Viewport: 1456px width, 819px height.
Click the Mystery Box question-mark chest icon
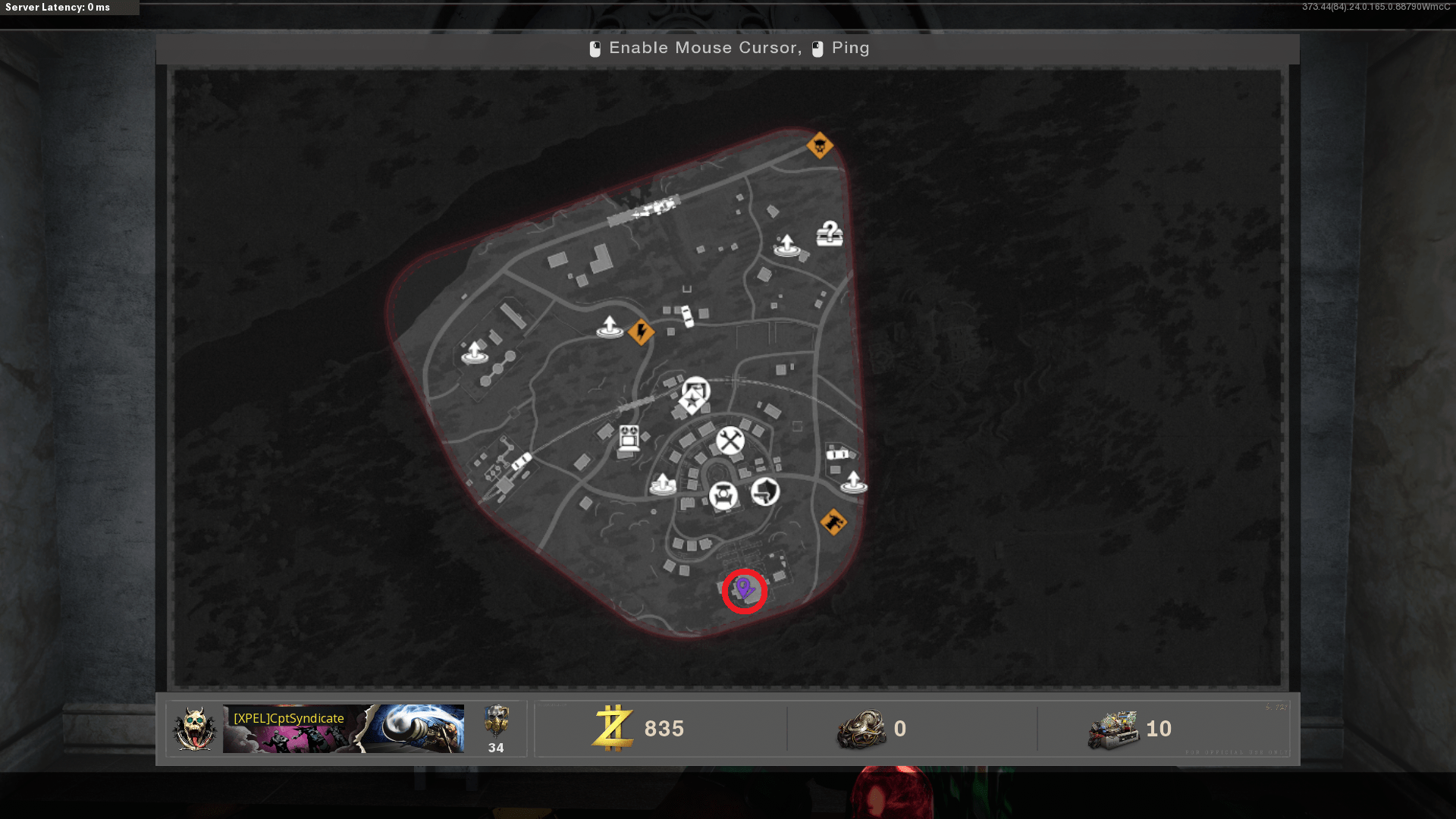830,234
